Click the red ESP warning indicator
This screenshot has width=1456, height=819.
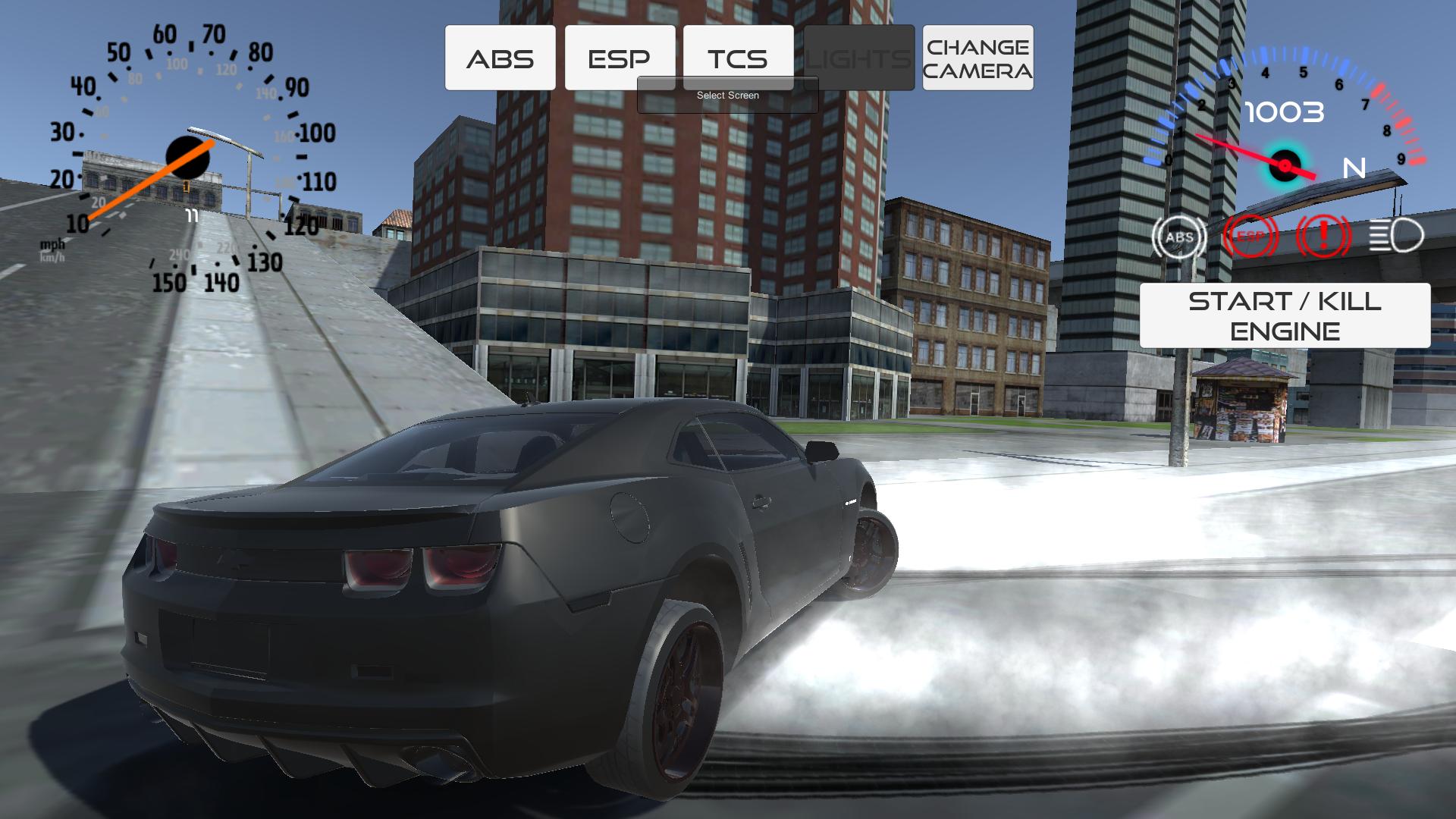(x=1247, y=237)
